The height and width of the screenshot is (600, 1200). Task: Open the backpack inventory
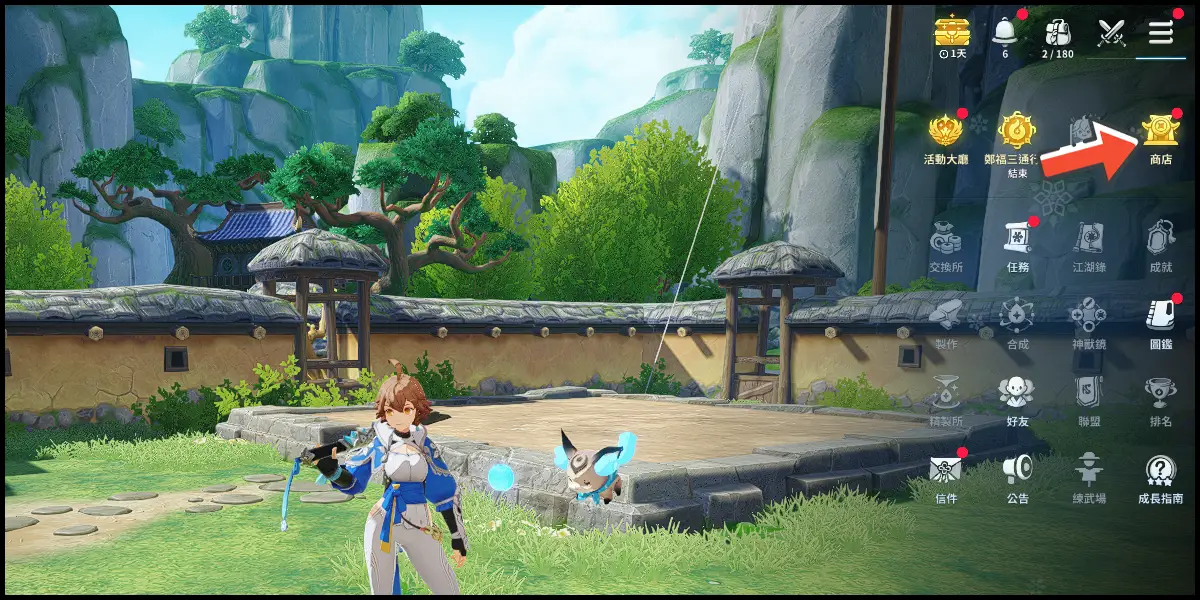[x=1057, y=32]
